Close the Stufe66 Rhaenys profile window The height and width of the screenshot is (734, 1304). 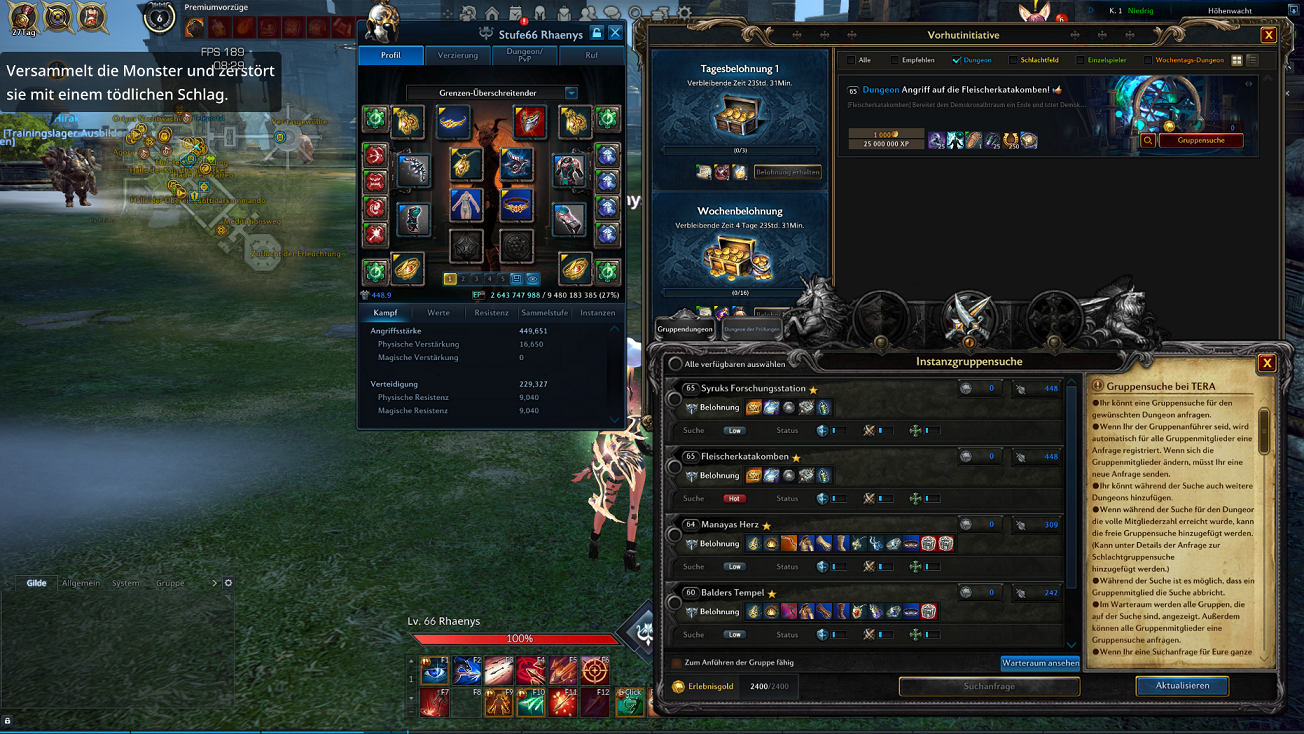615,33
